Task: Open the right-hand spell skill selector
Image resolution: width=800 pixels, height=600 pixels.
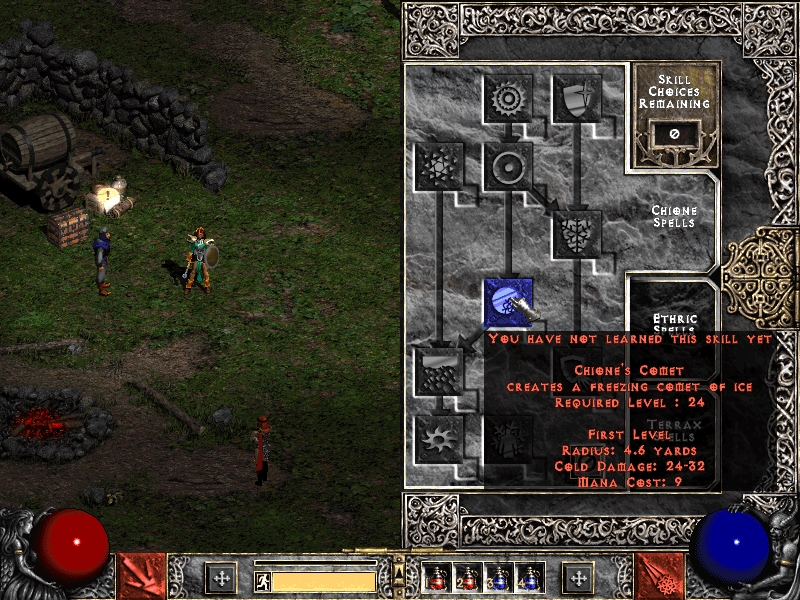Action: (x=659, y=576)
